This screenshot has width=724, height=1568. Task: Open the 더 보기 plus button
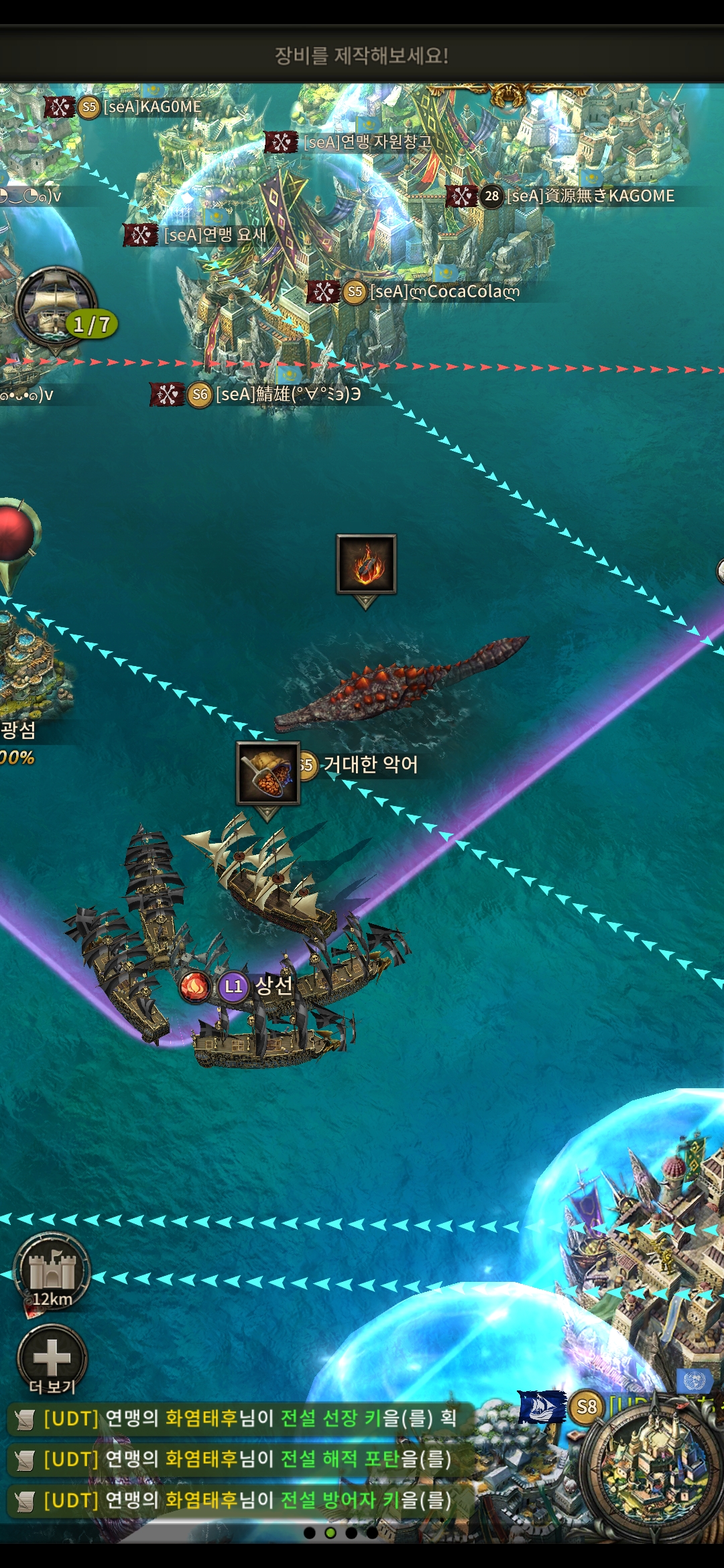(52, 1358)
